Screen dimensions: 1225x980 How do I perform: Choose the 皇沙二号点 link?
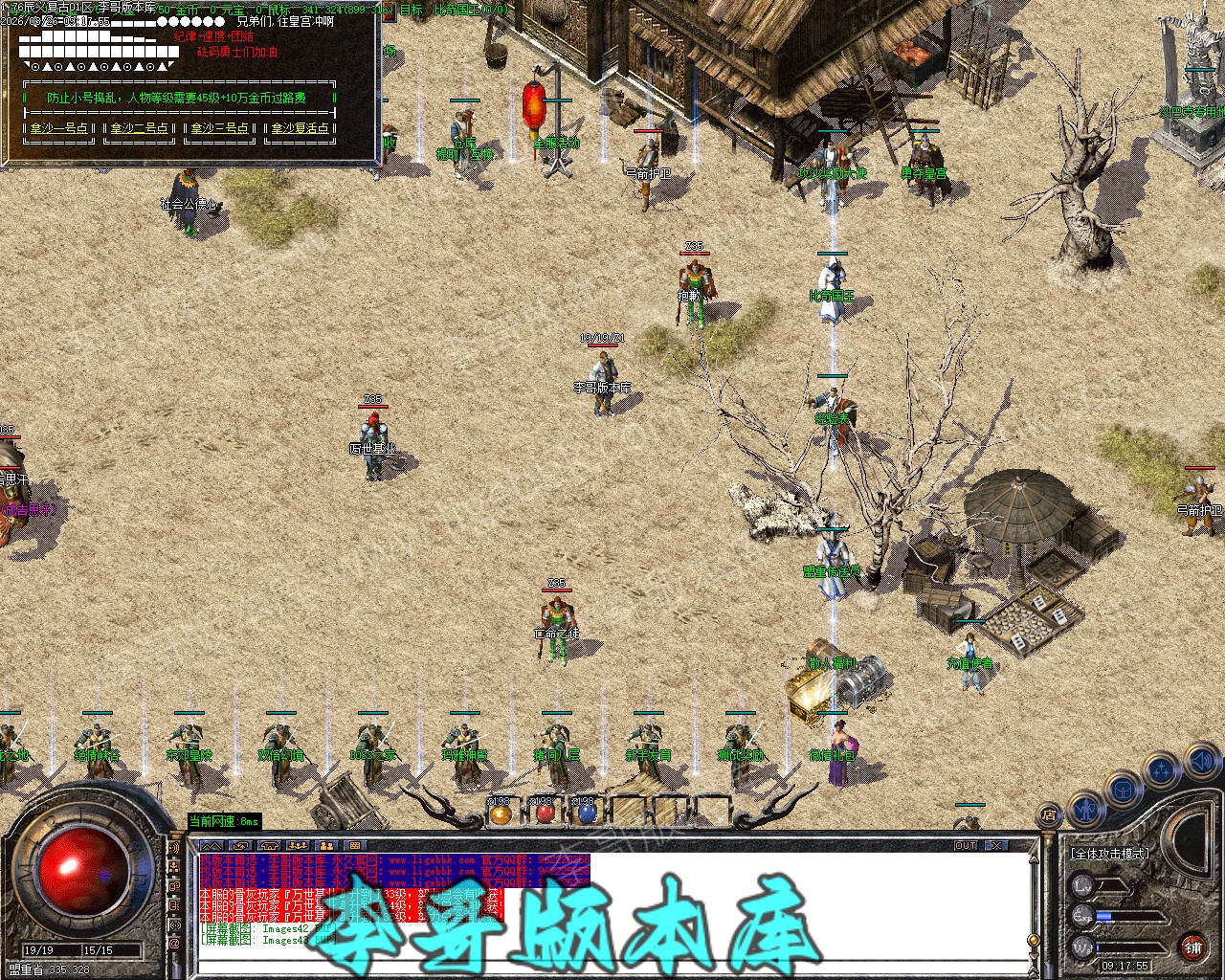click(140, 128)
